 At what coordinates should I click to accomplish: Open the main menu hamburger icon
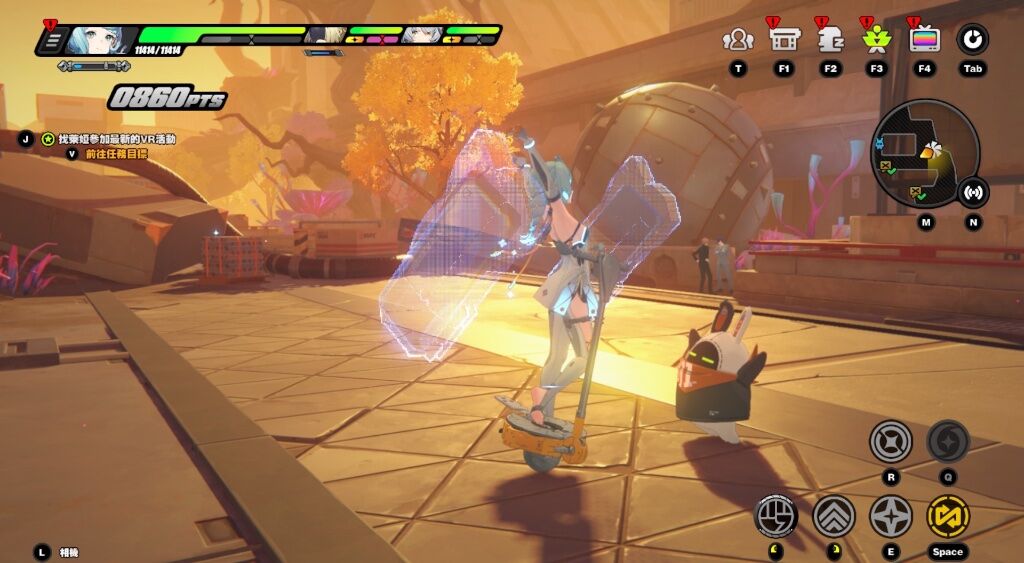(x=53, y=40)
